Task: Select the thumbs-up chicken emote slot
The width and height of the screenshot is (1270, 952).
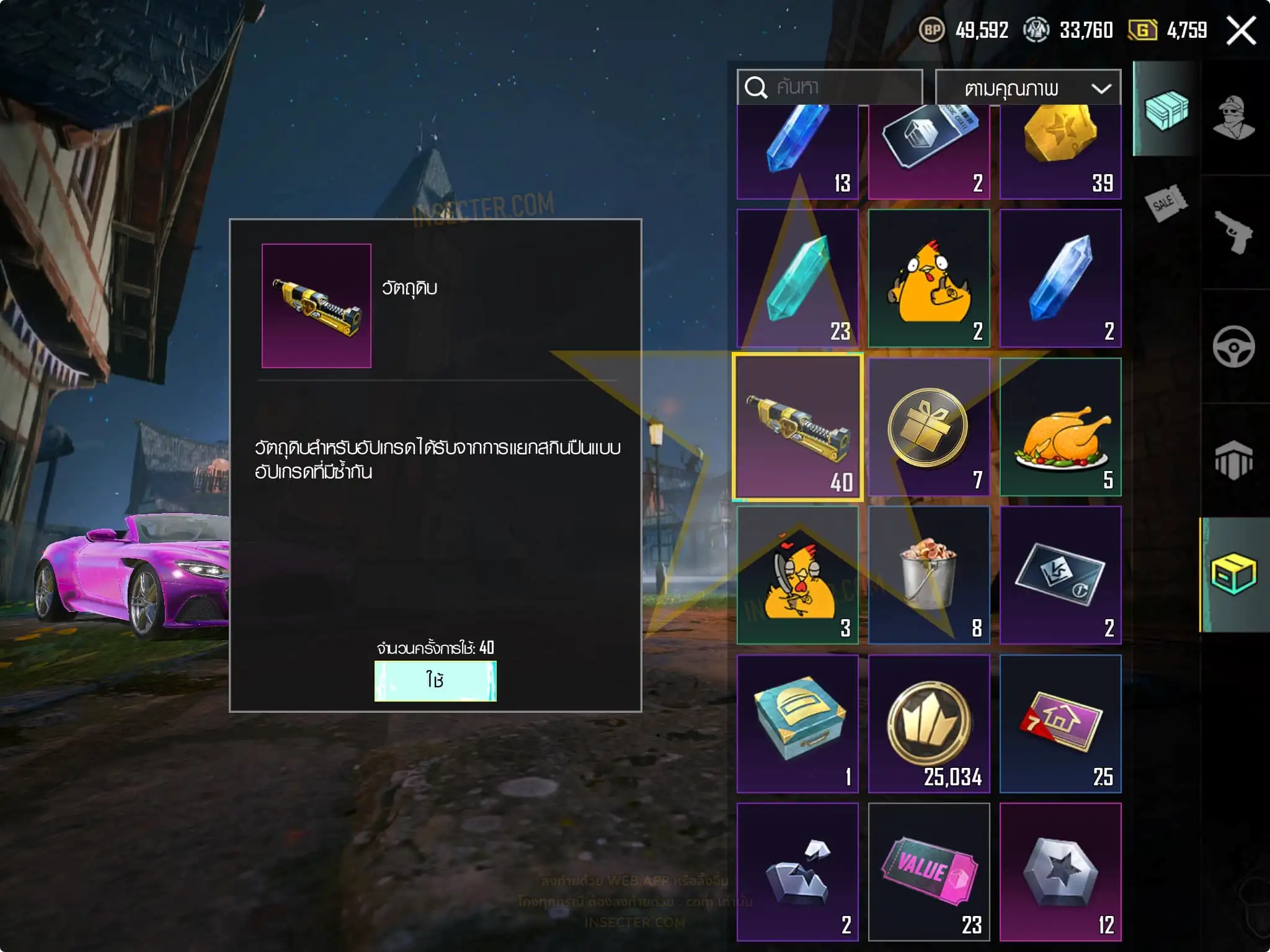Action: [928, 278]
